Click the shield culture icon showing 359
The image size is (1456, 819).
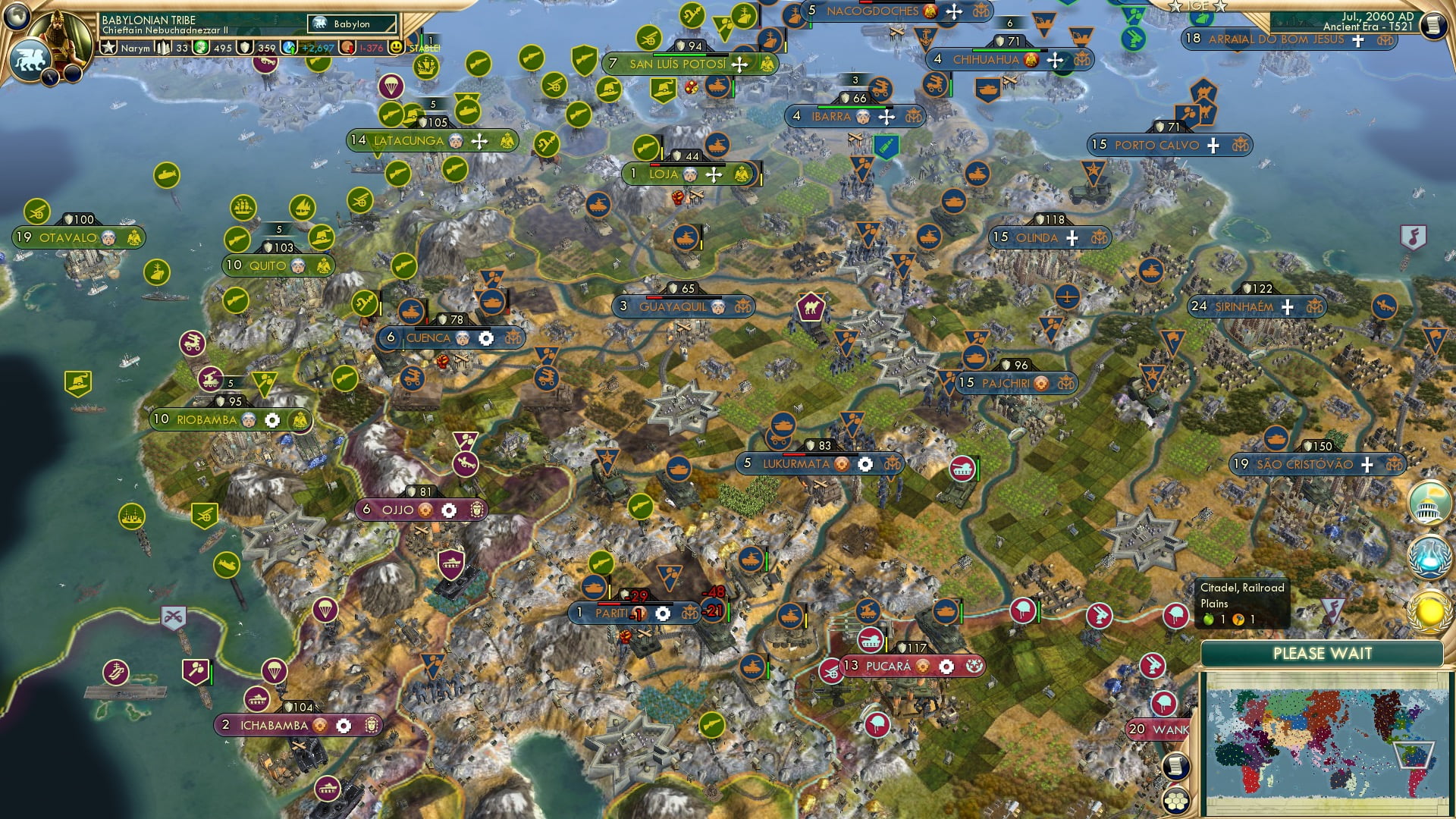pos(244,47)
